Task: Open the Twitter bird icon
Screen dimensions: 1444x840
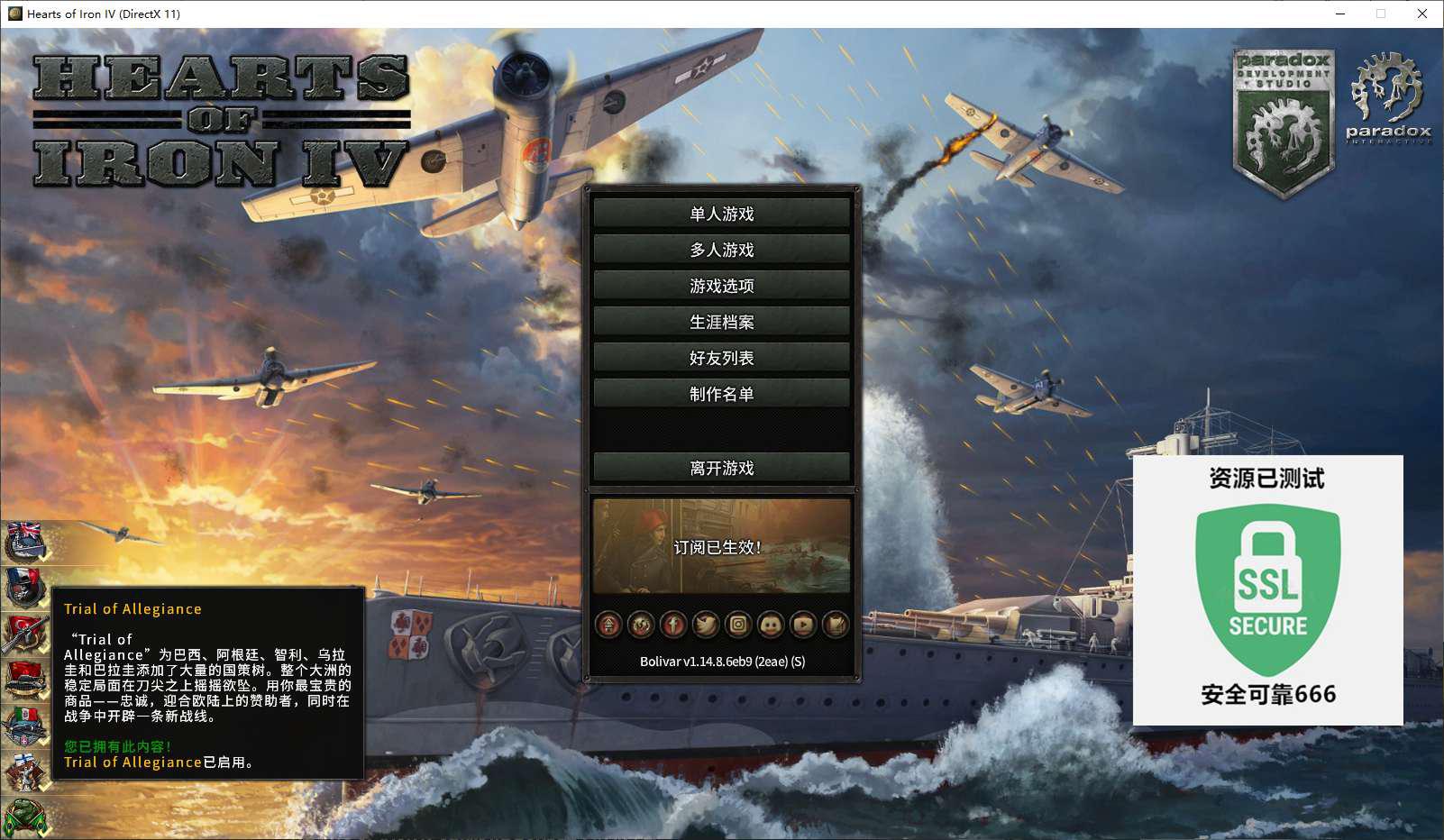Action: click(x=706, y=624)
